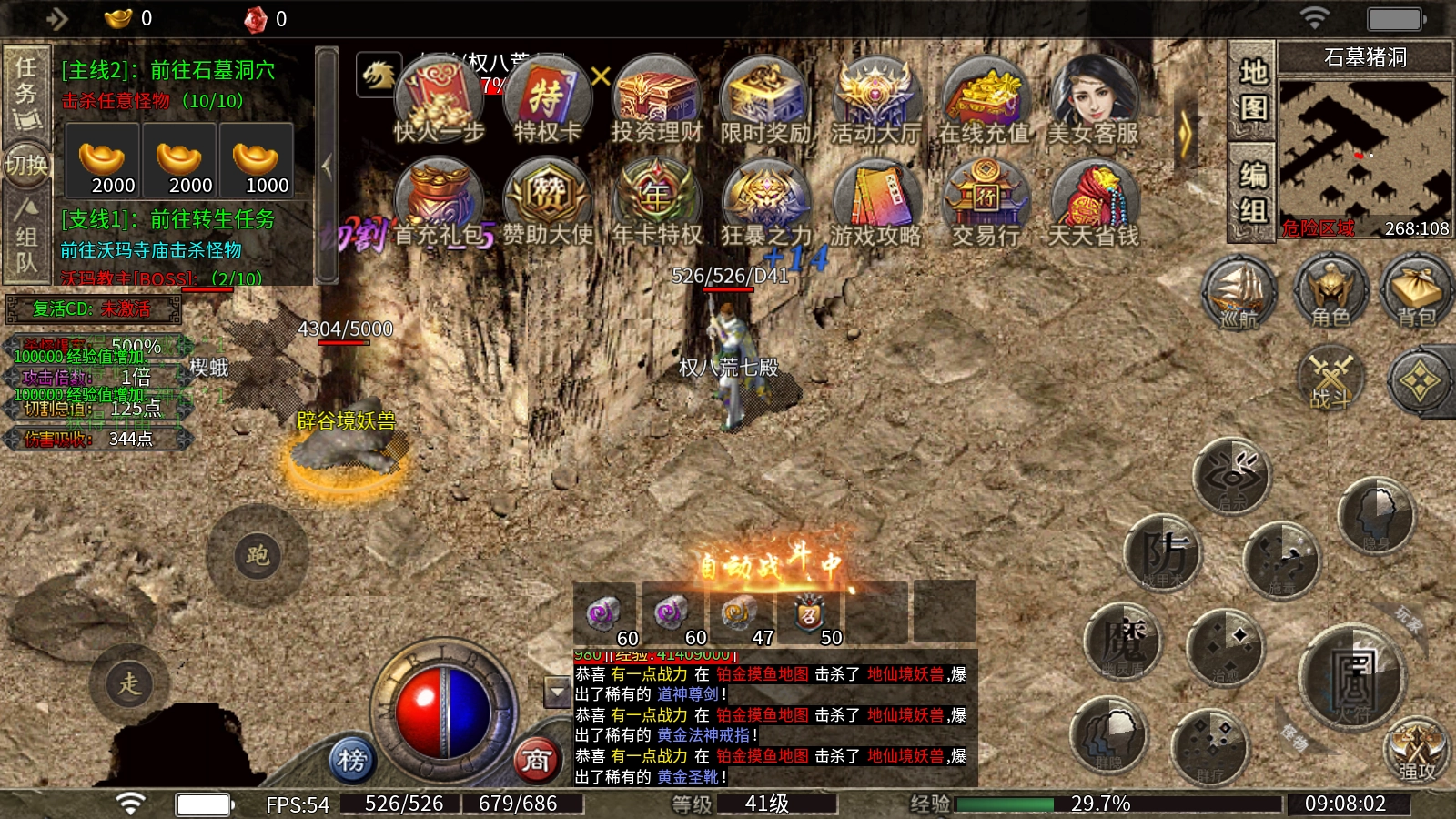
Task: Toggle the 跑 run movement button
Action: tap(258, 555)
